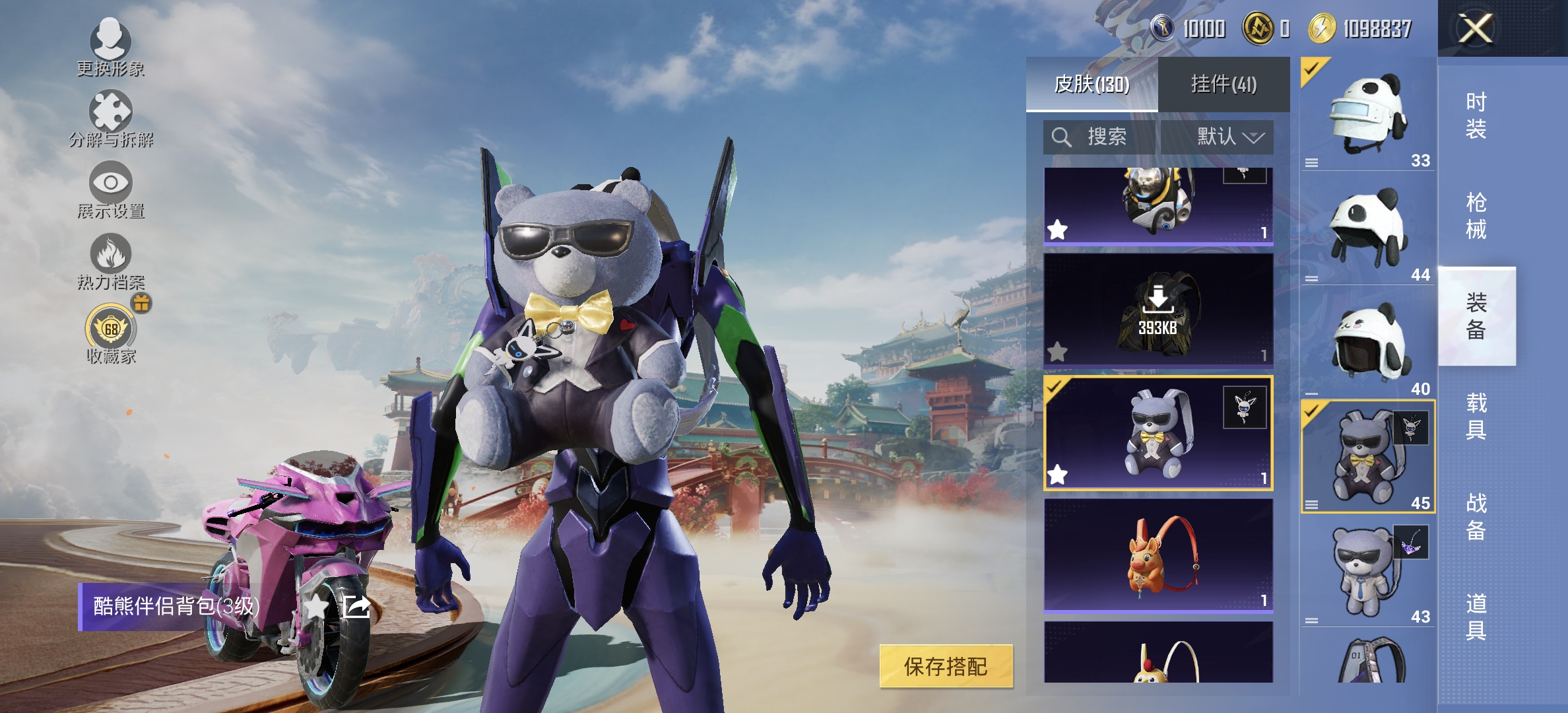Screen dimensions: 1568x713
Task: Select the 道具 items category
Action: click(1476, 617)
